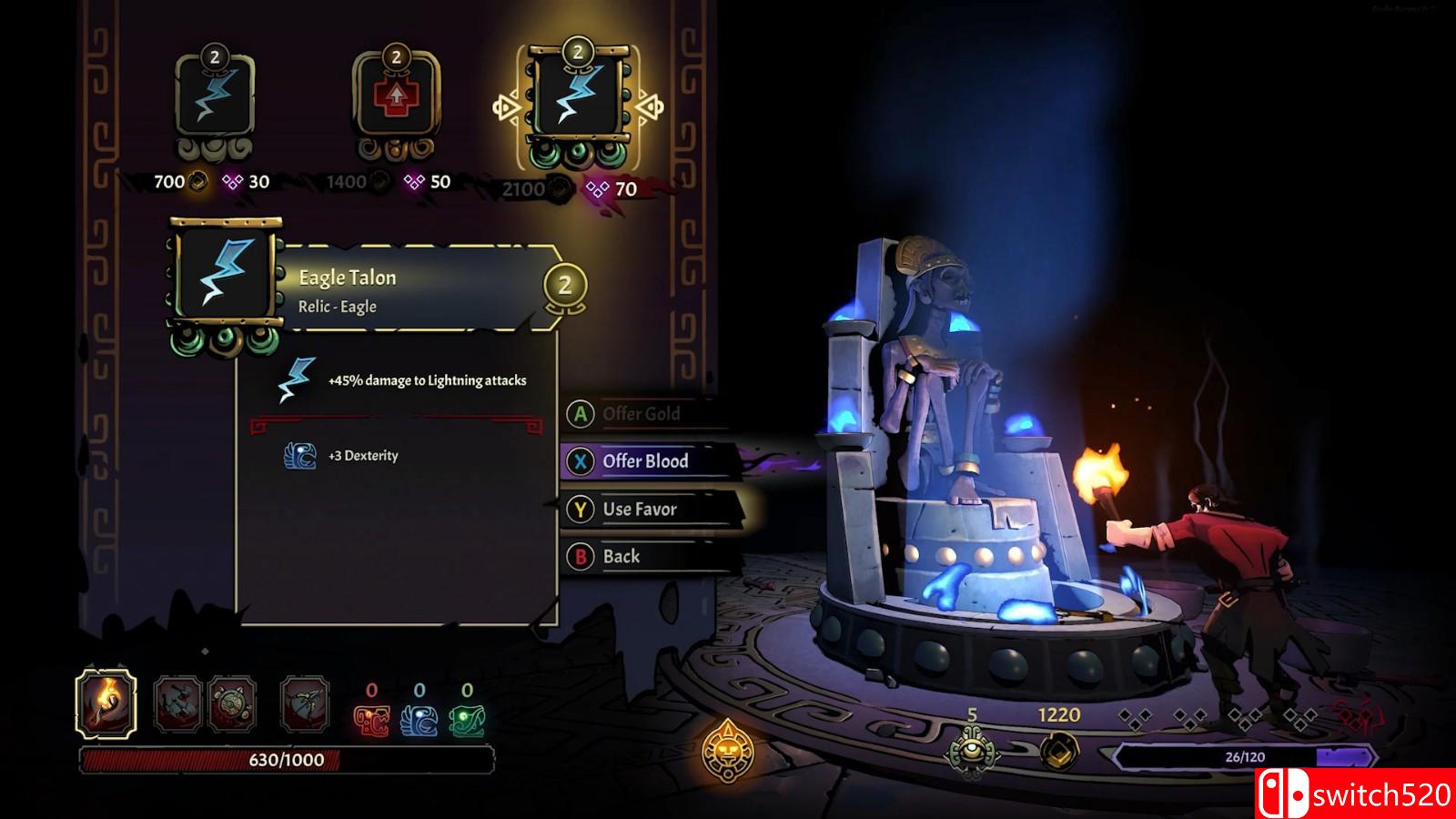
Task: Select the hammer weapon slot
Action: click(x=178, y=703)
